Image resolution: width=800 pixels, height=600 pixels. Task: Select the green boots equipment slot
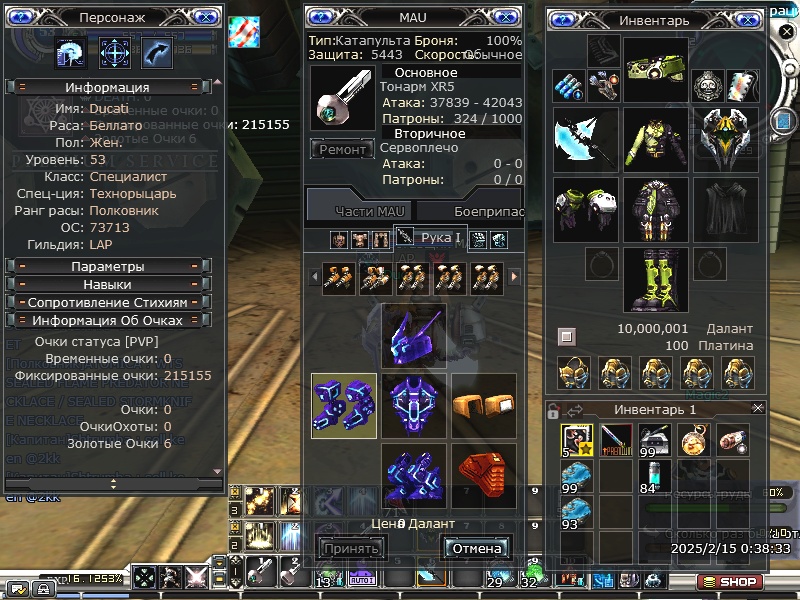tap(655, 280)
